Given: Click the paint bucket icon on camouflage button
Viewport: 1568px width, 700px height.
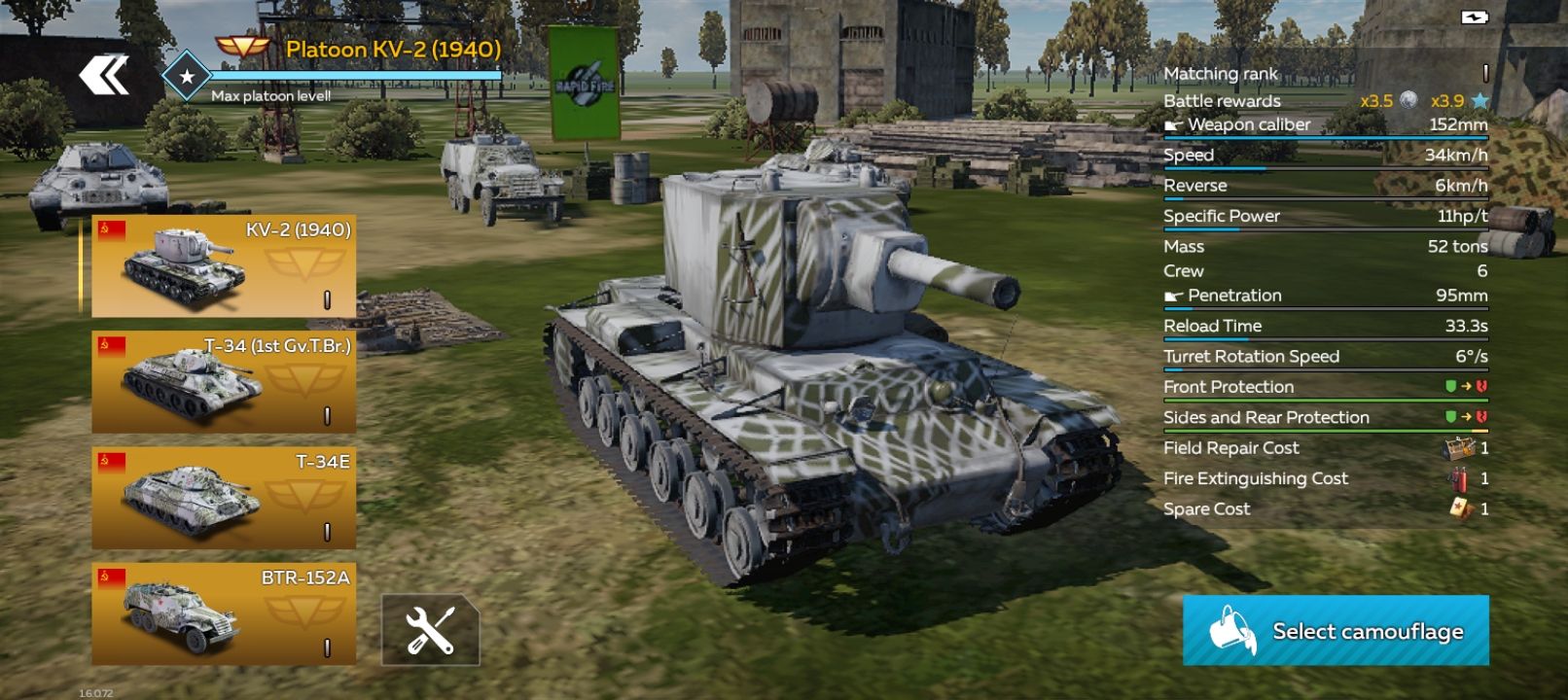Looking at the screenshot, I should point(1230,630).
